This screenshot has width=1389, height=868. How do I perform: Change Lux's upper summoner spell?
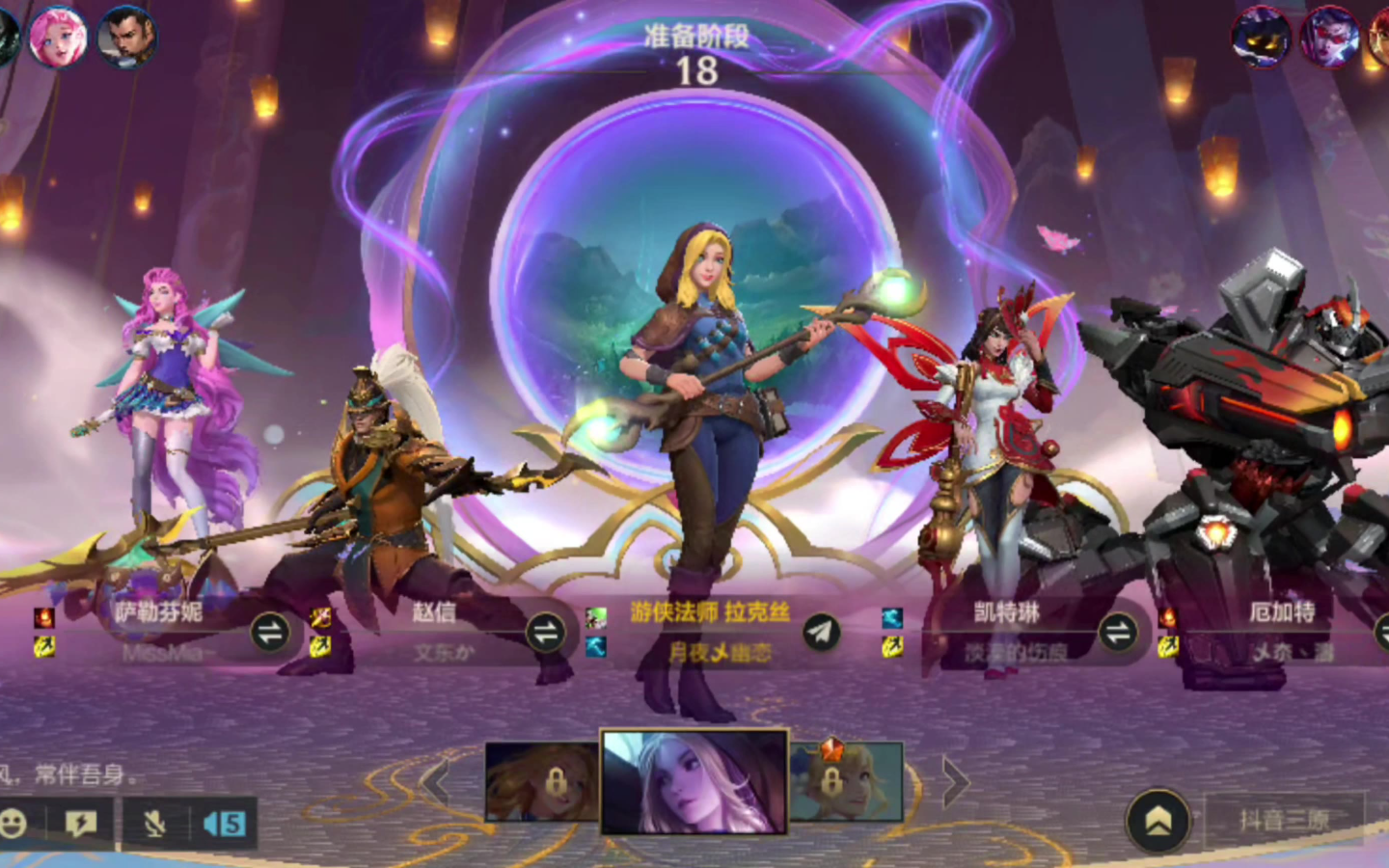596,617
